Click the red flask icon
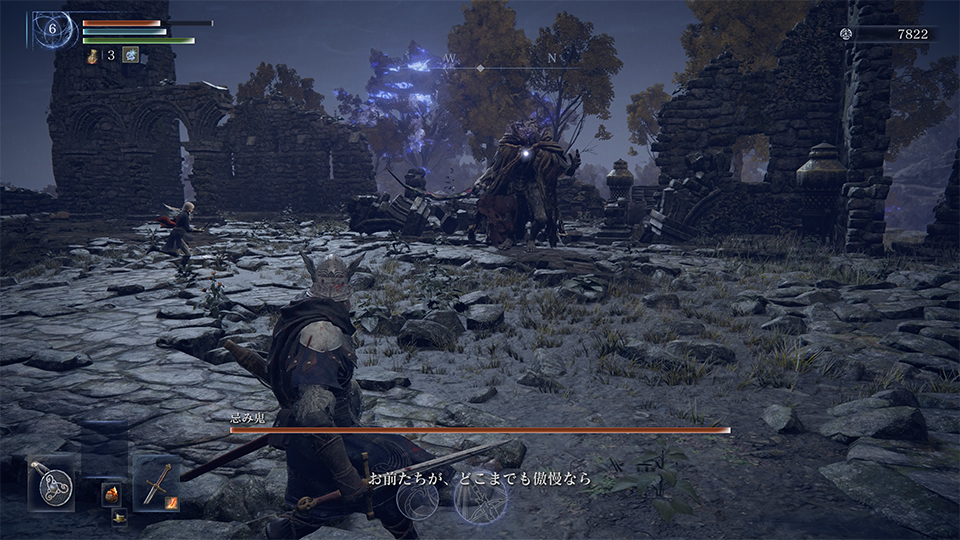 point(92,55)
